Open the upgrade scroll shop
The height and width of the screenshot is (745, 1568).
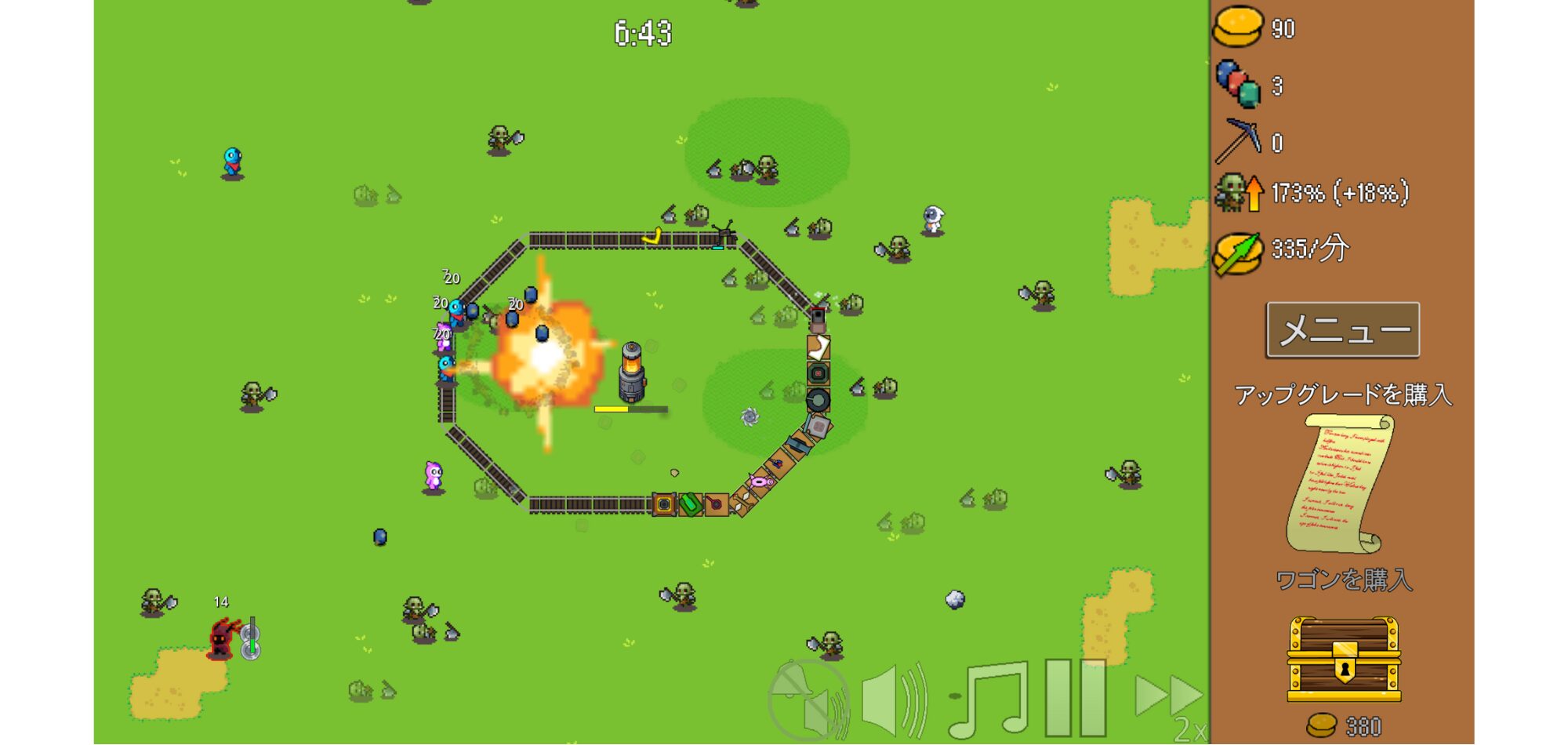(x=1341, y=482)
